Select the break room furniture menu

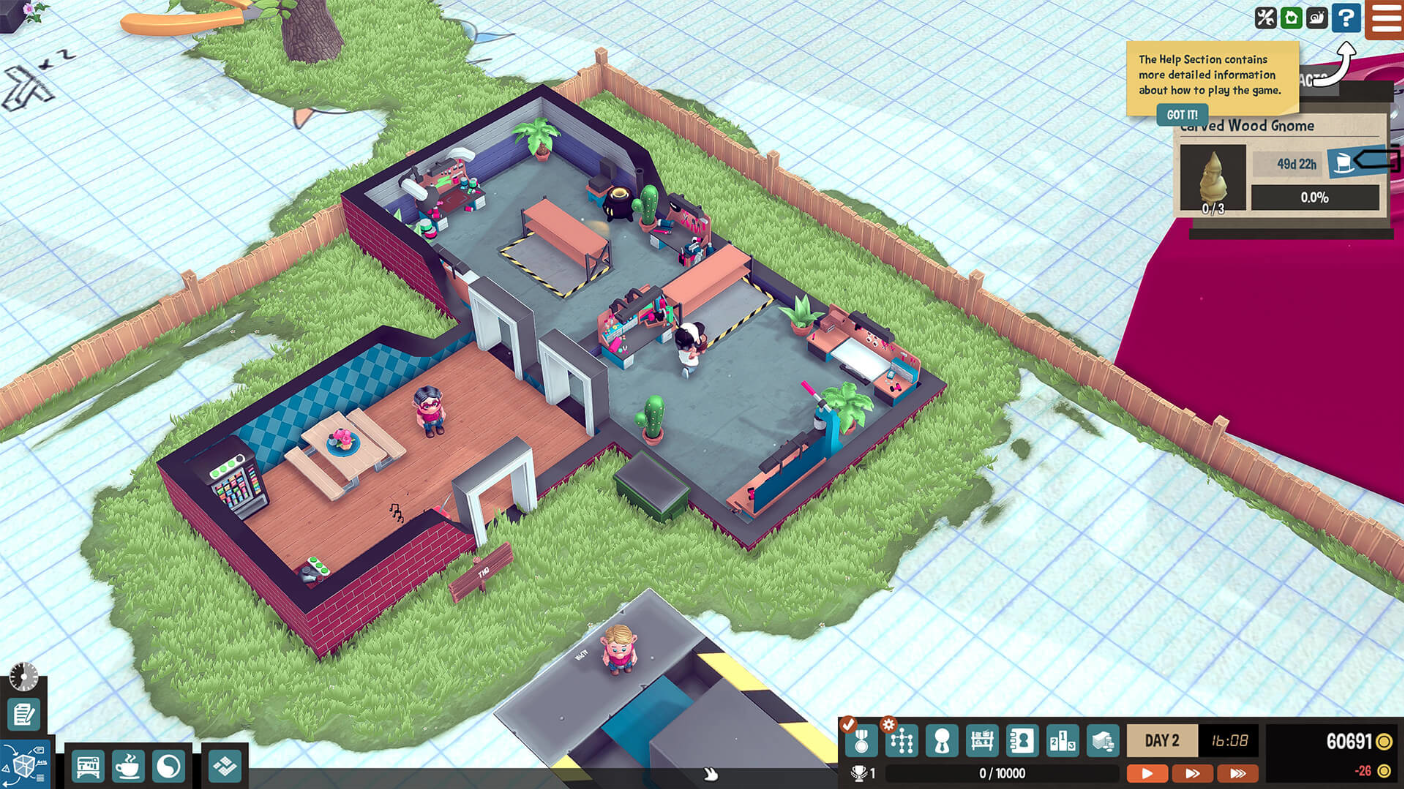coord(127,766)
